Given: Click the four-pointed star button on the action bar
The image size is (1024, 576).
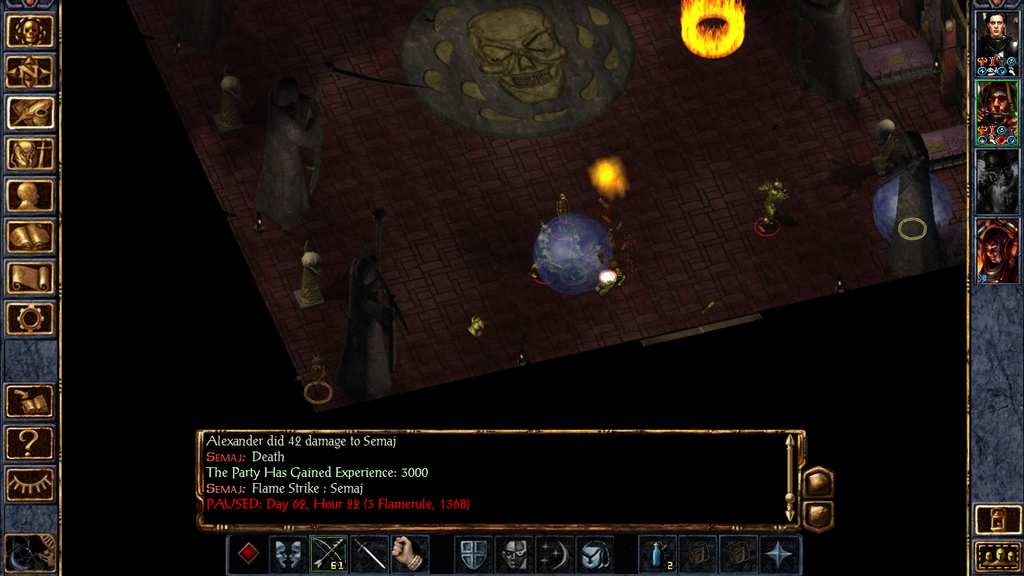Looking at the screenshot, I should (780, 554).
